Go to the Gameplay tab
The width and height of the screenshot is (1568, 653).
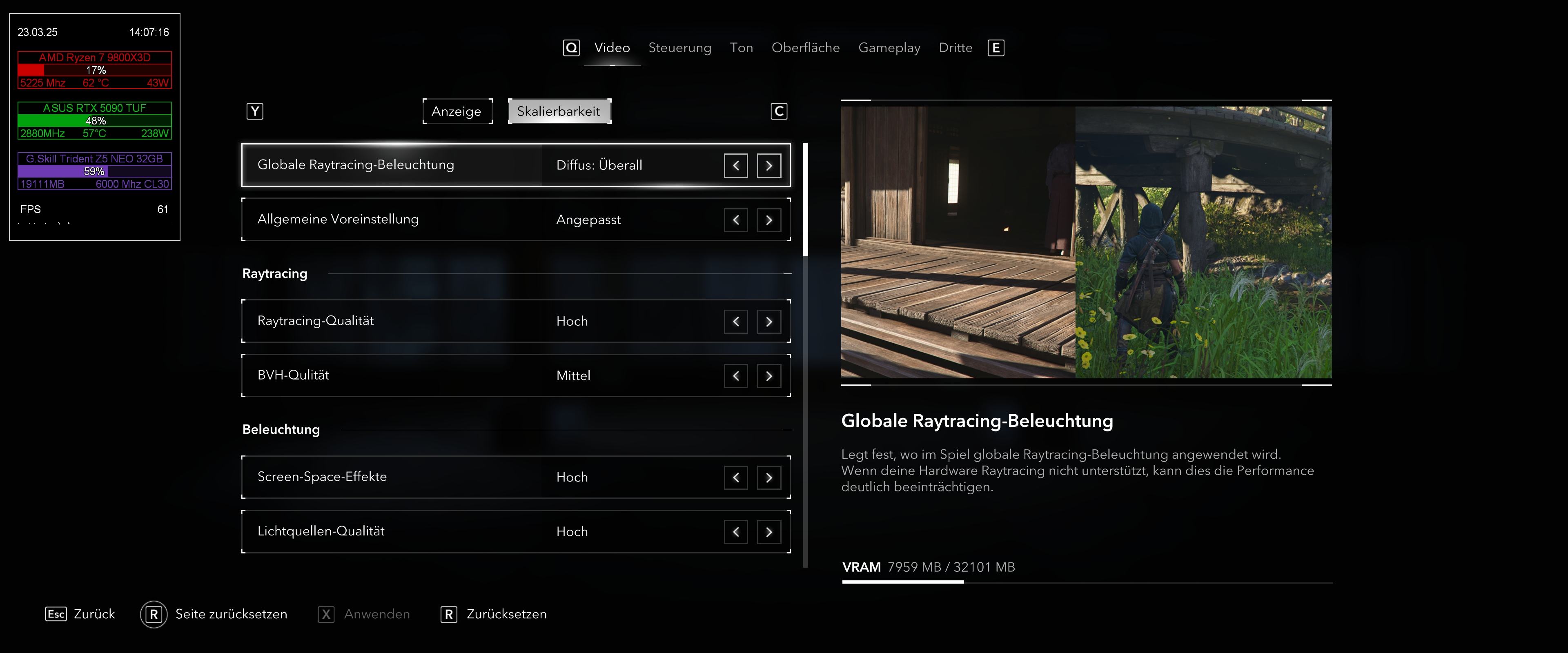point(889,48)
